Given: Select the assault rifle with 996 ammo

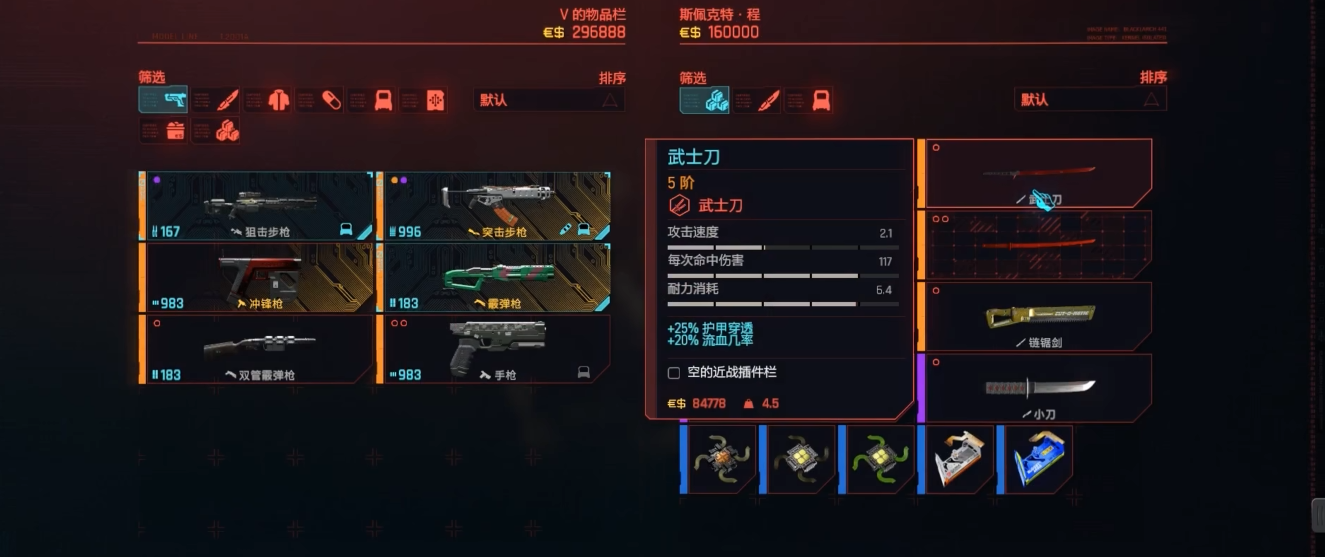Looking at the screenshot, I should pos(494,206).
